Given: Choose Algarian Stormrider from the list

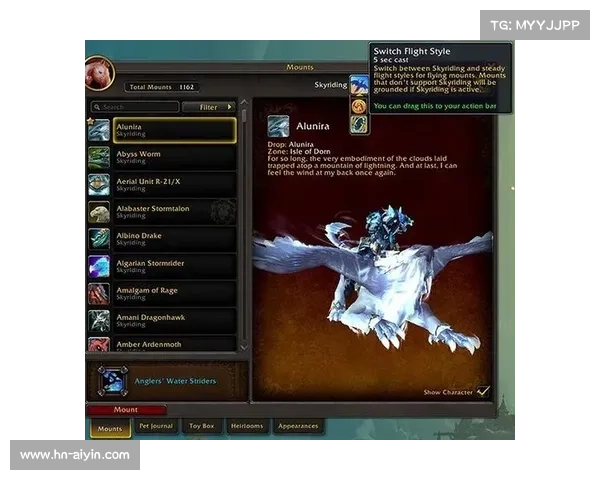Looking at the screenshot, I should click(173, 266).
